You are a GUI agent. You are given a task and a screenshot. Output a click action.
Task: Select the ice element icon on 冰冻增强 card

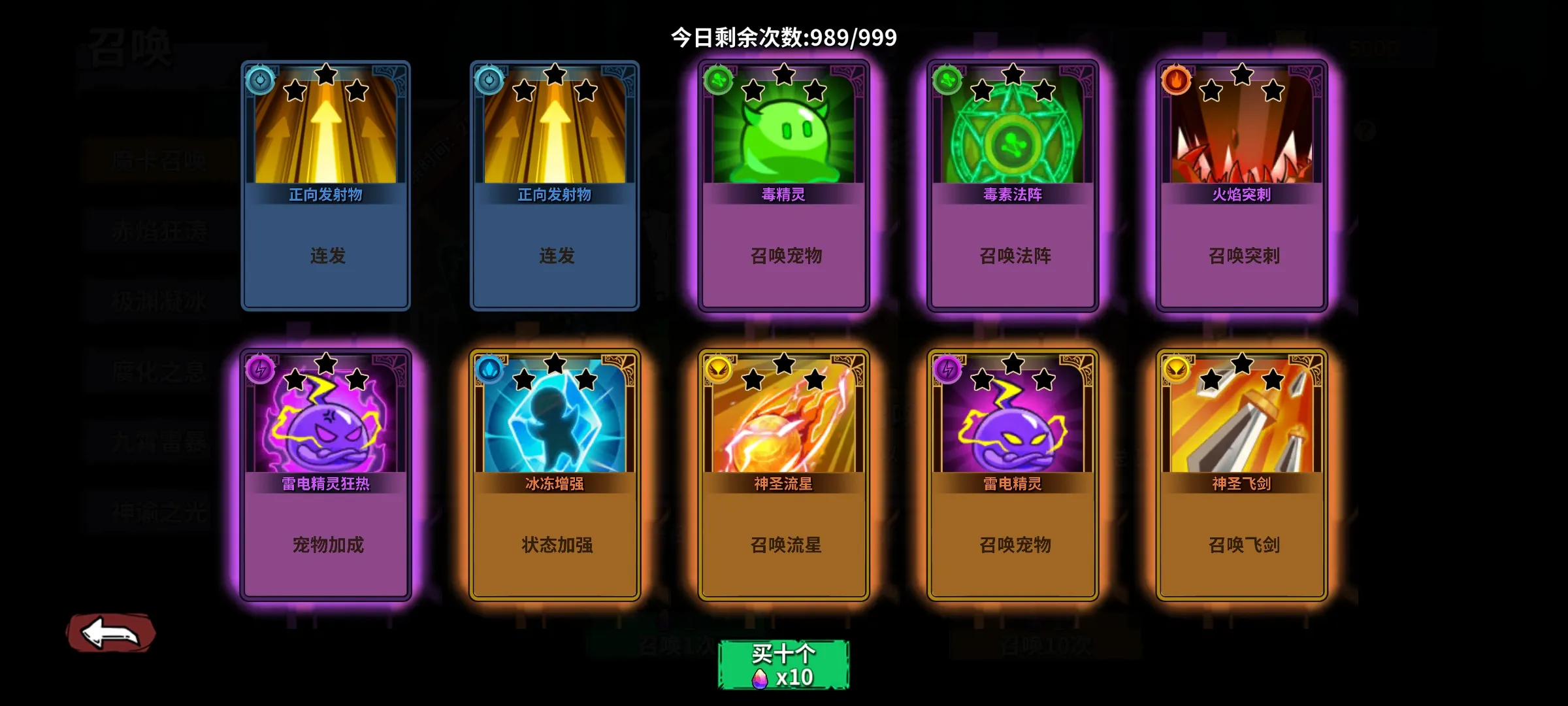click(488, 370)
